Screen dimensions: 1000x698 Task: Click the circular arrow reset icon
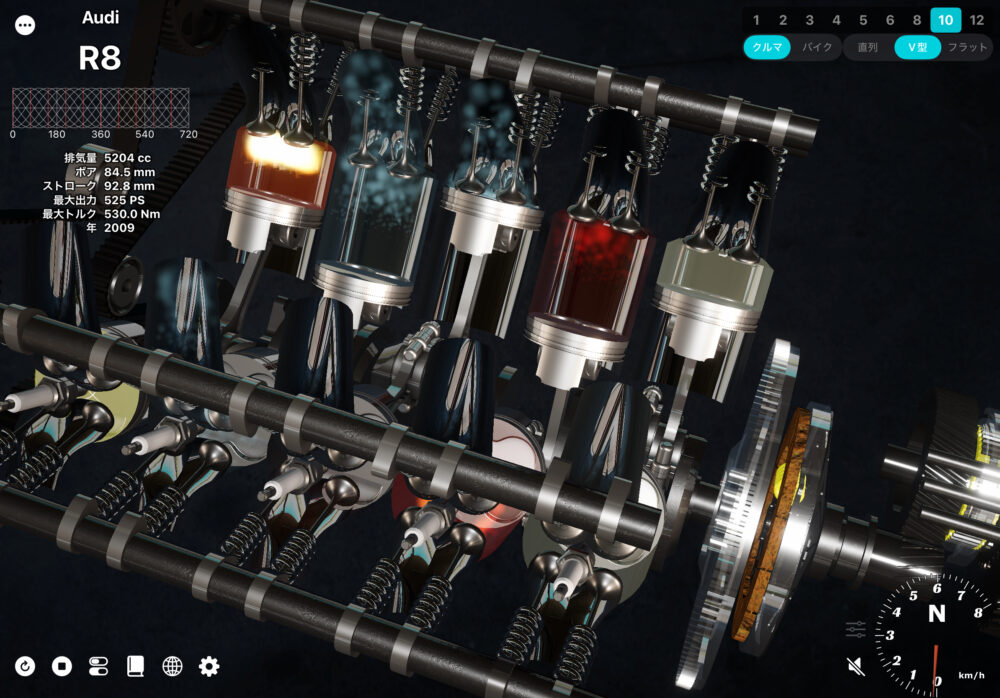click(x=25, y=666)
